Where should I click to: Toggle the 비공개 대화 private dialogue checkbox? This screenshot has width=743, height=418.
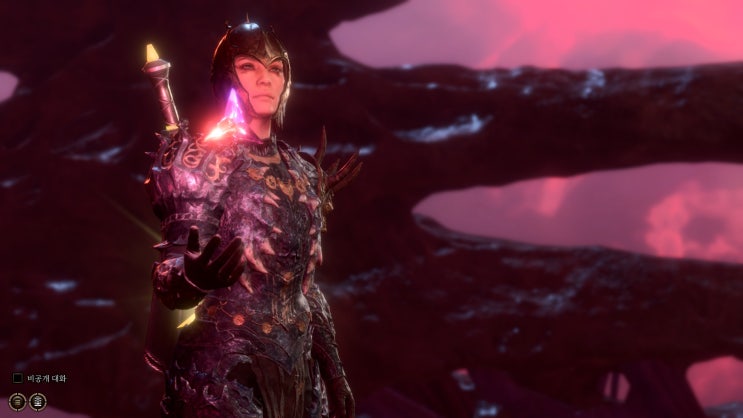tap(18, 378)
